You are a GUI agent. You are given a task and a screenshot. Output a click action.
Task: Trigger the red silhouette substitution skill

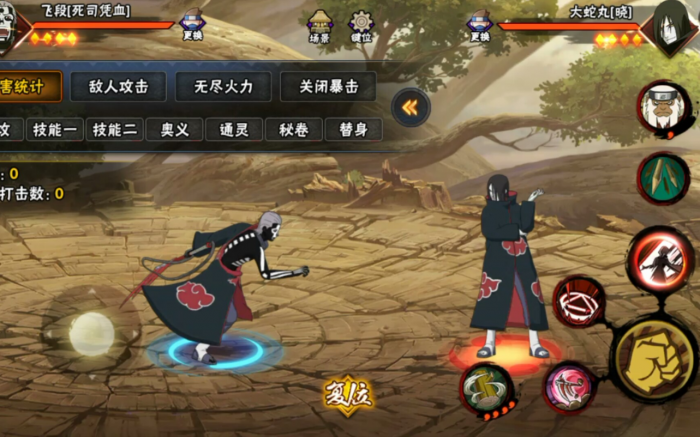(661, 259)
